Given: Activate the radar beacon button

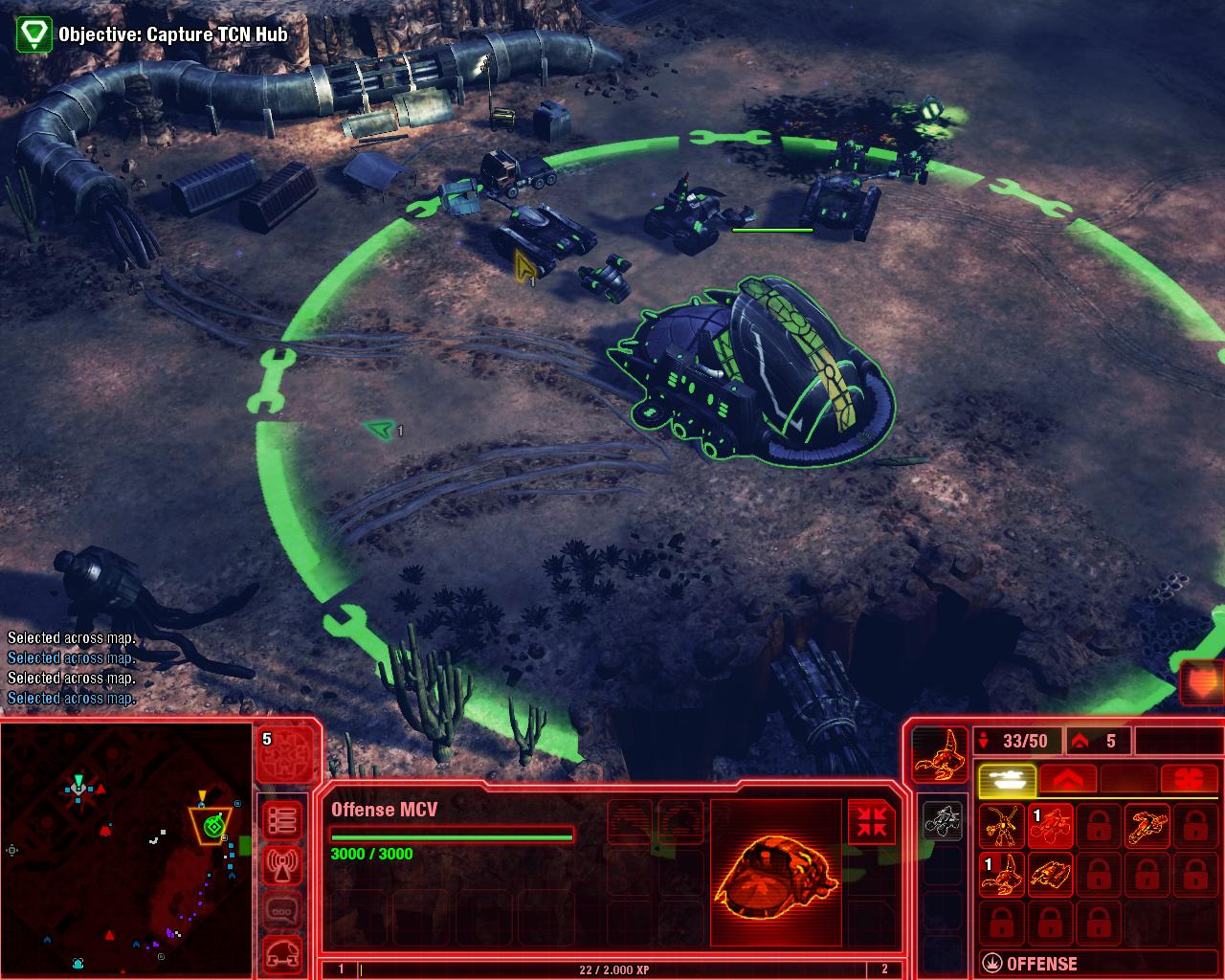Looking at the screenshot, I should (x=283, y=865).
